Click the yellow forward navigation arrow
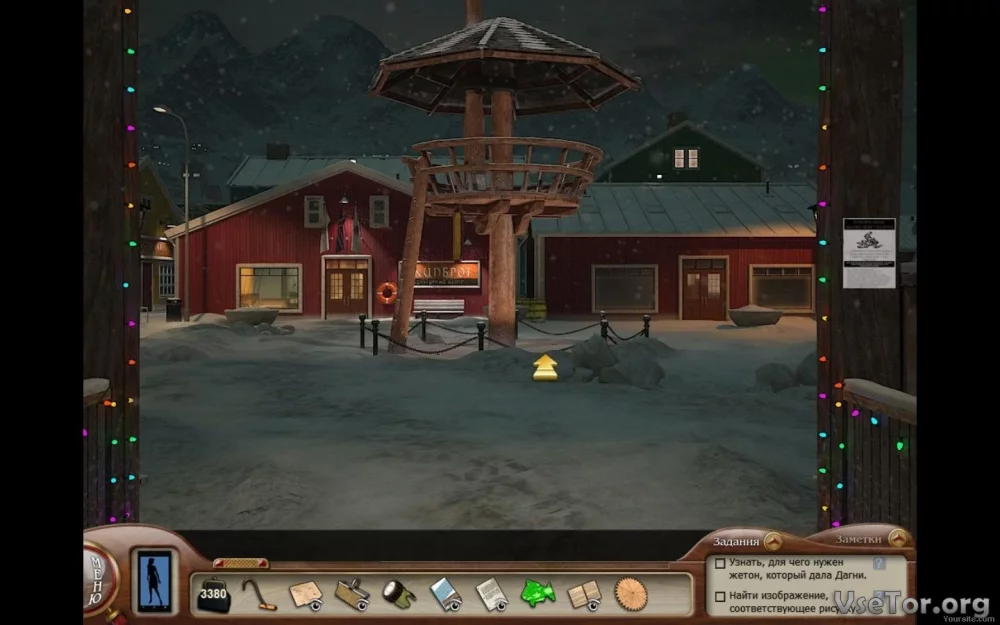The height and width of the screenshot is (625, 1000). [x=545, y=367]
